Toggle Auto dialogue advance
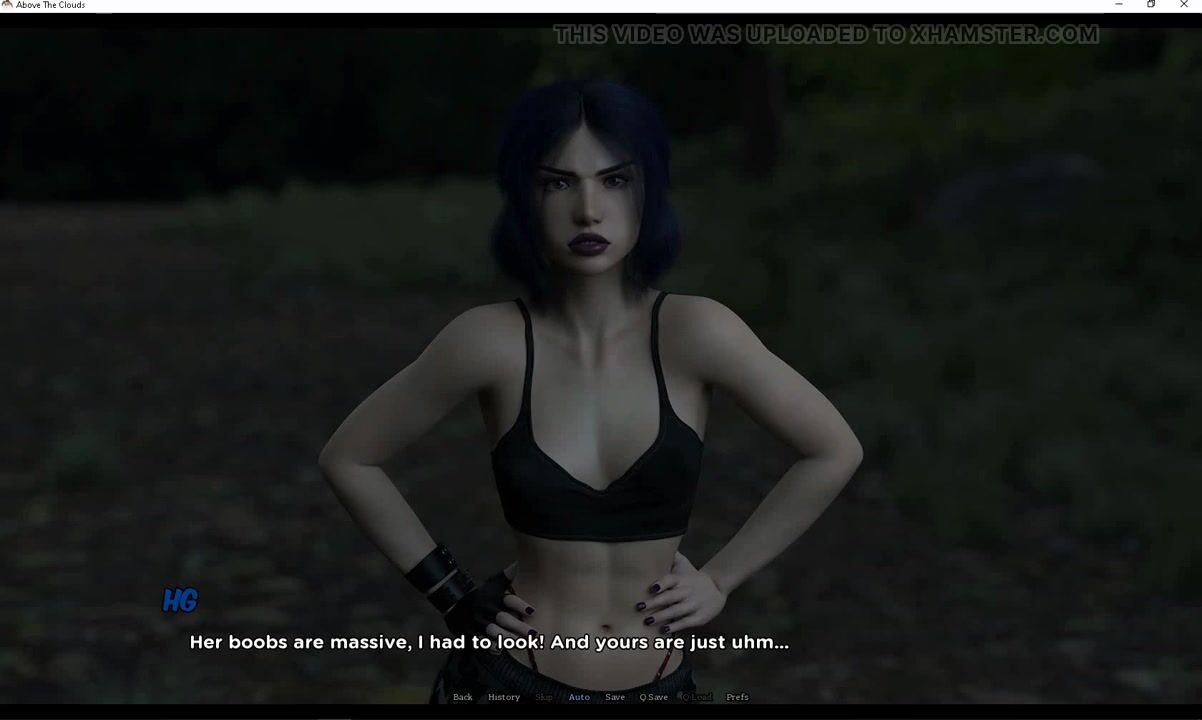This screenshot has width=1202, height=720. (579, 697)
